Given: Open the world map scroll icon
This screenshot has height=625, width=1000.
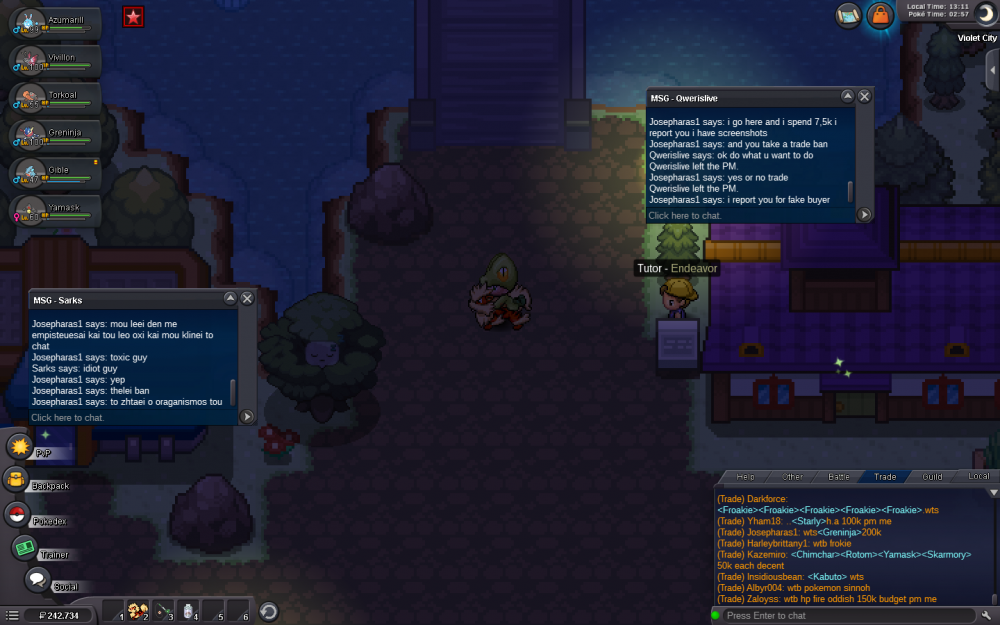Looking at the screenshot, I should pos(849,15).
